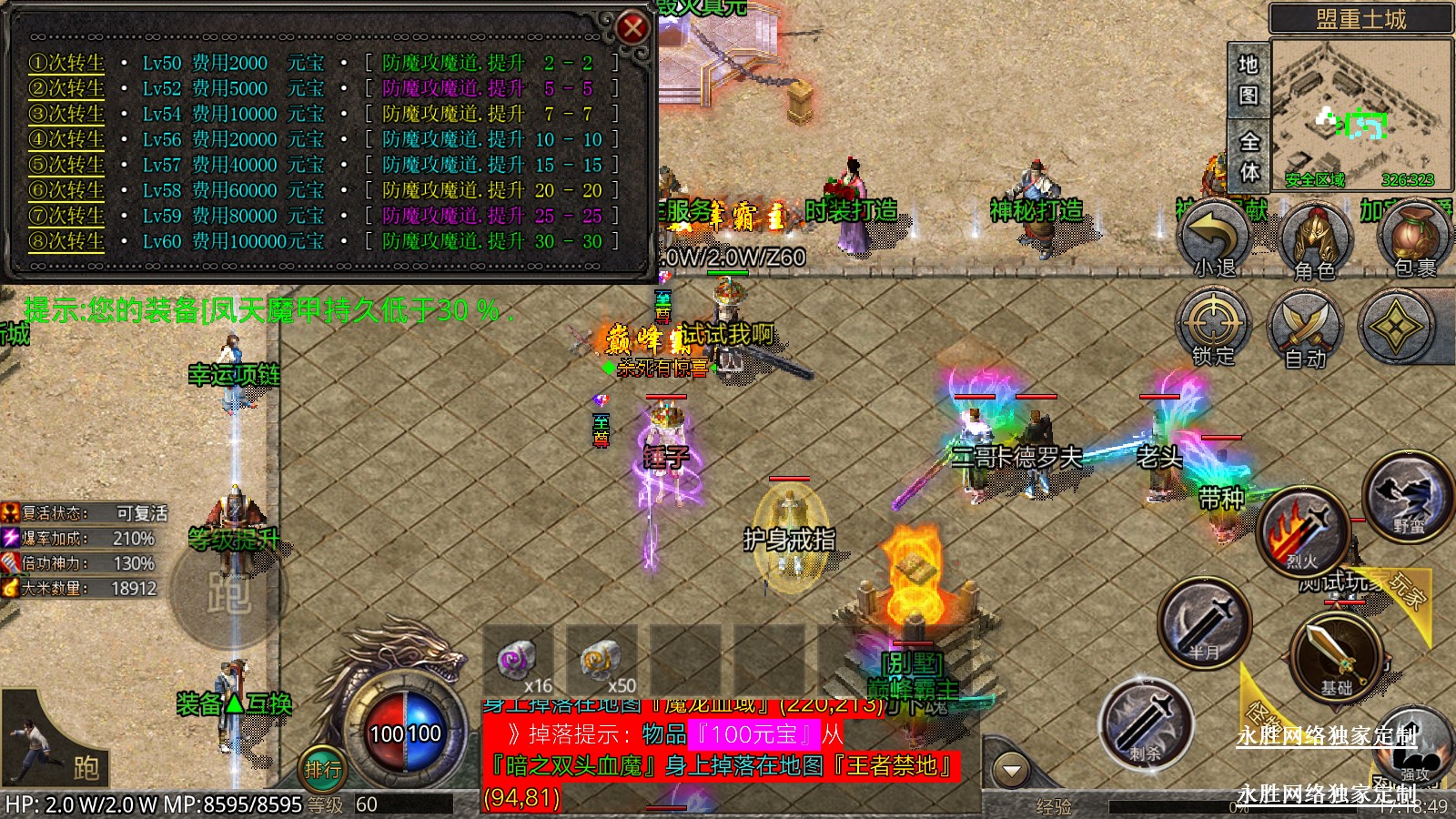Use the 基础 basic sword attack
Screen dimensions: 1456x819
coord(1335,657)
